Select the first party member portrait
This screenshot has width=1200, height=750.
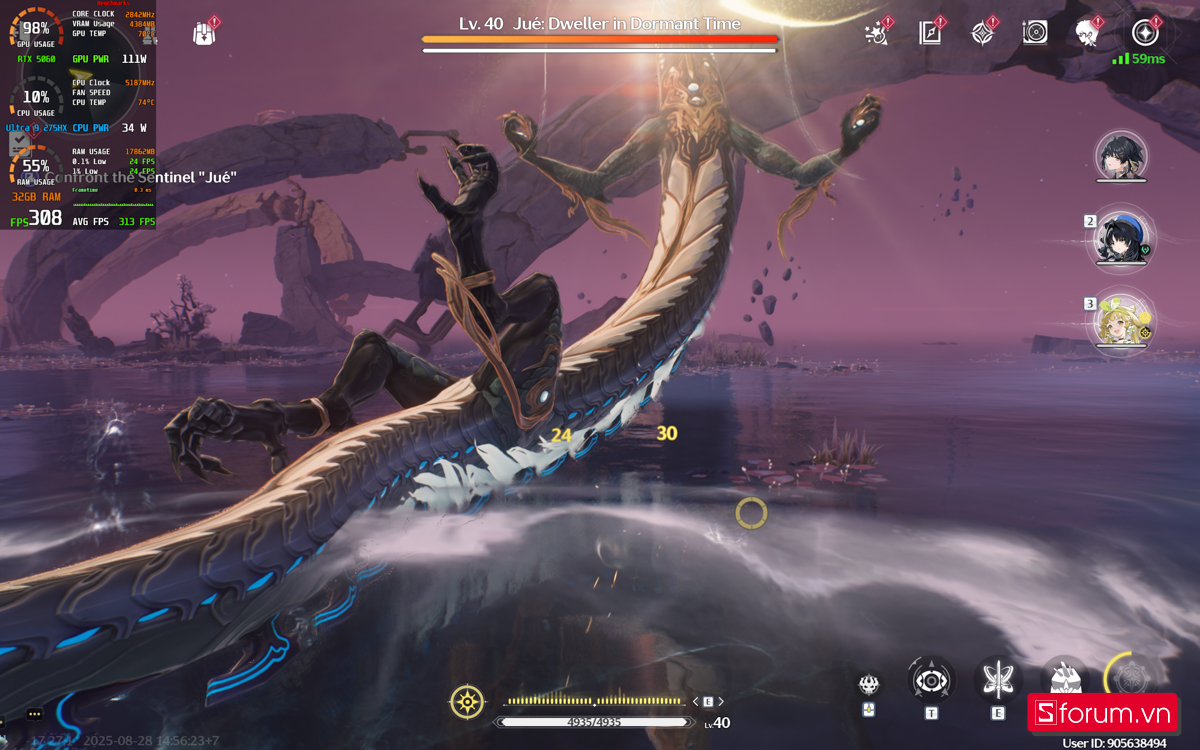[x=1121, y=156]
